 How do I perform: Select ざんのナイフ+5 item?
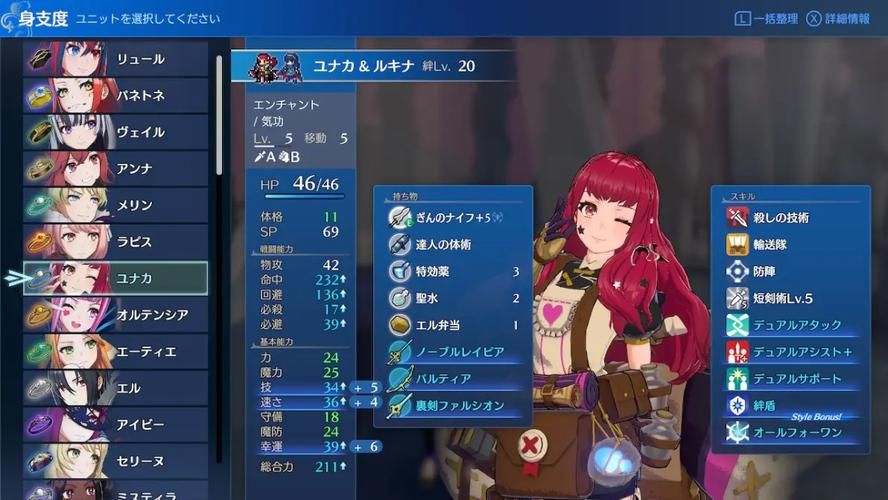pyautogui.click(x=453, y=217)
